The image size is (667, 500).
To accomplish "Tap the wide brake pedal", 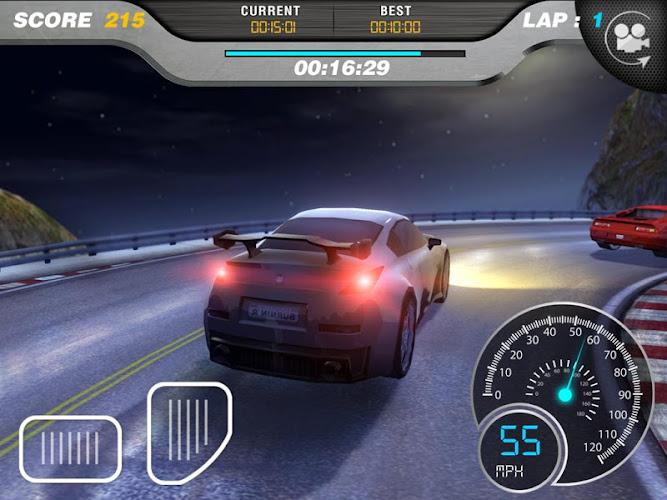I will click(x=70, y=446).
